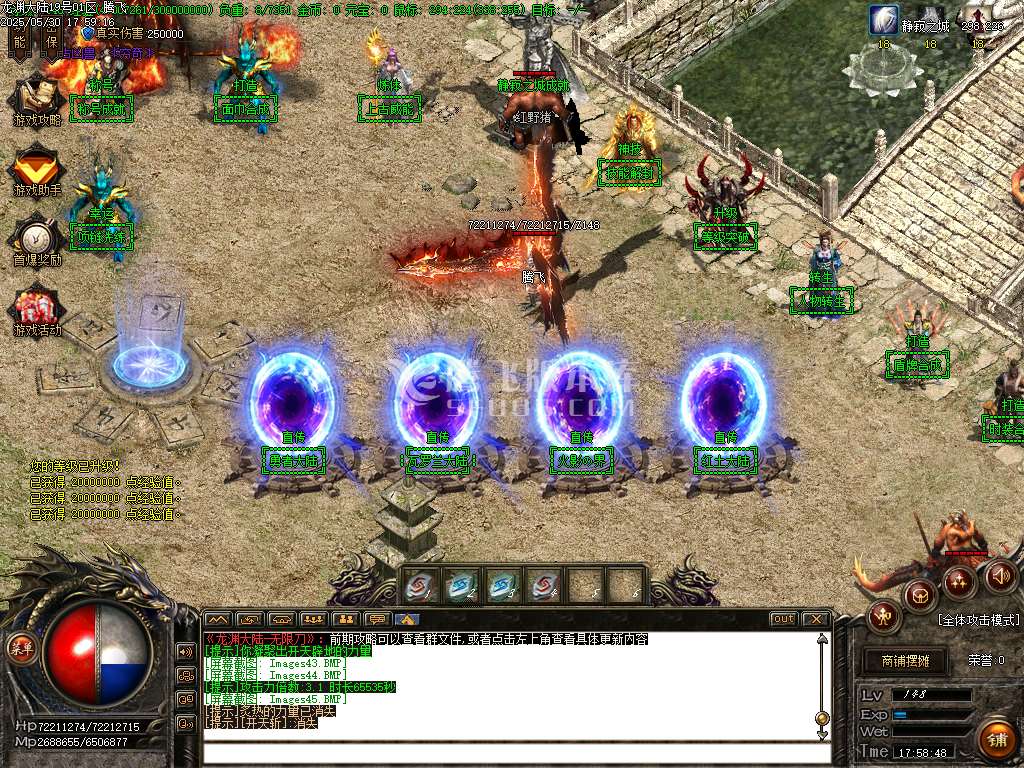
Task: Select the first hotbar skill slot
Action: (x=420, y=586)
